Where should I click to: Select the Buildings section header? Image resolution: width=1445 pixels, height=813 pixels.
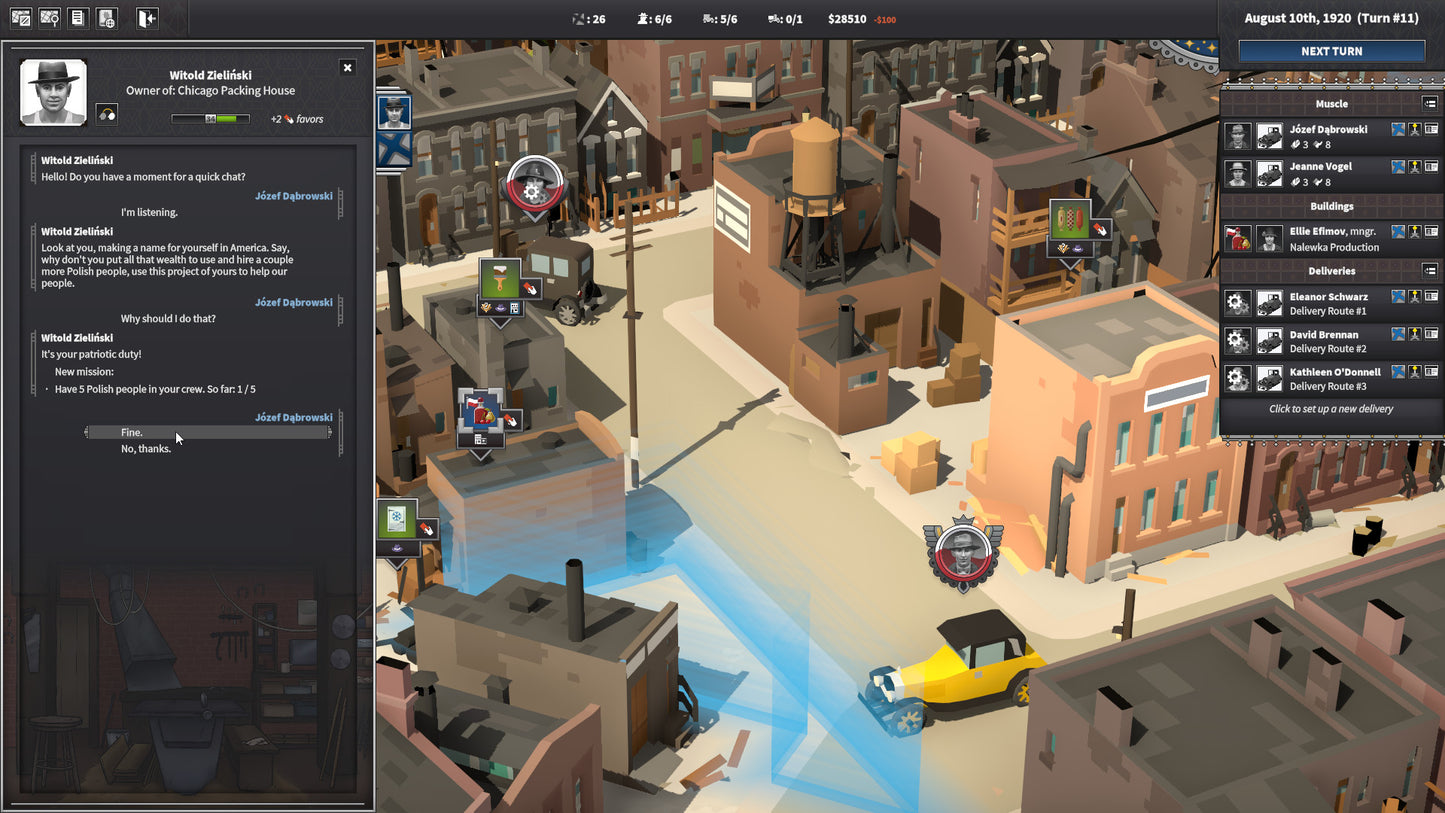(1330, 206)
